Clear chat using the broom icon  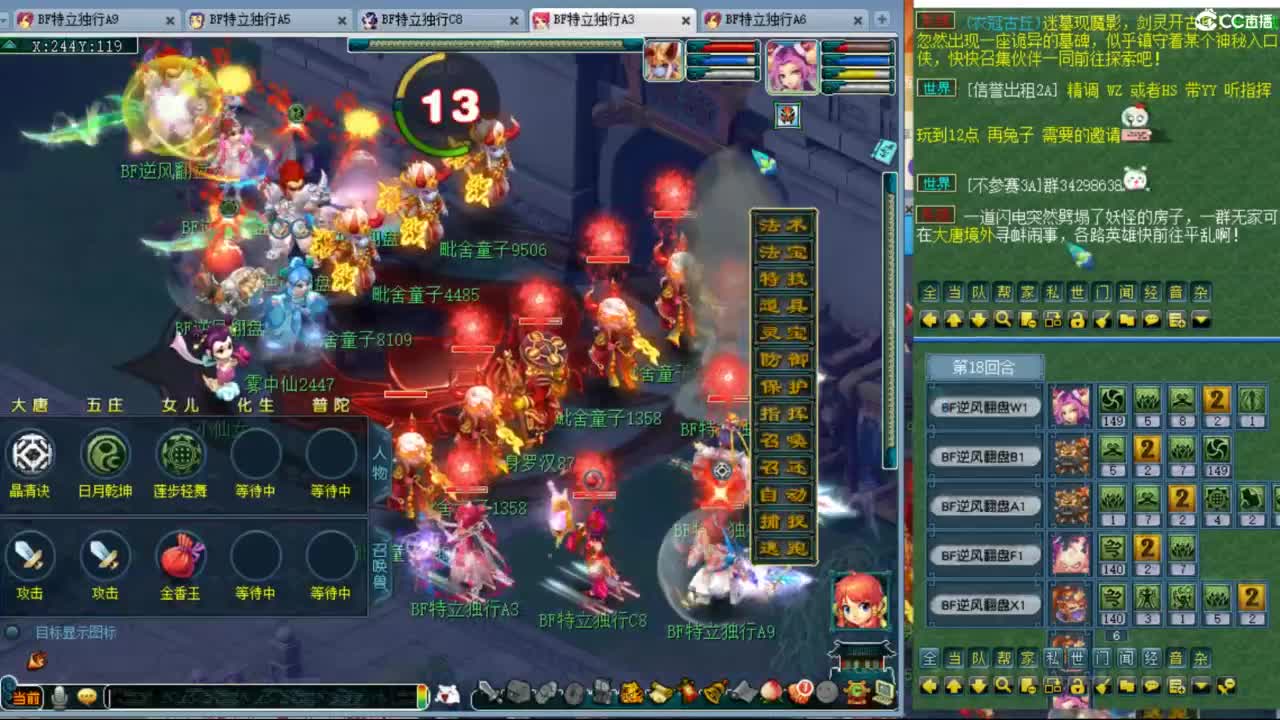[1100, 319]
